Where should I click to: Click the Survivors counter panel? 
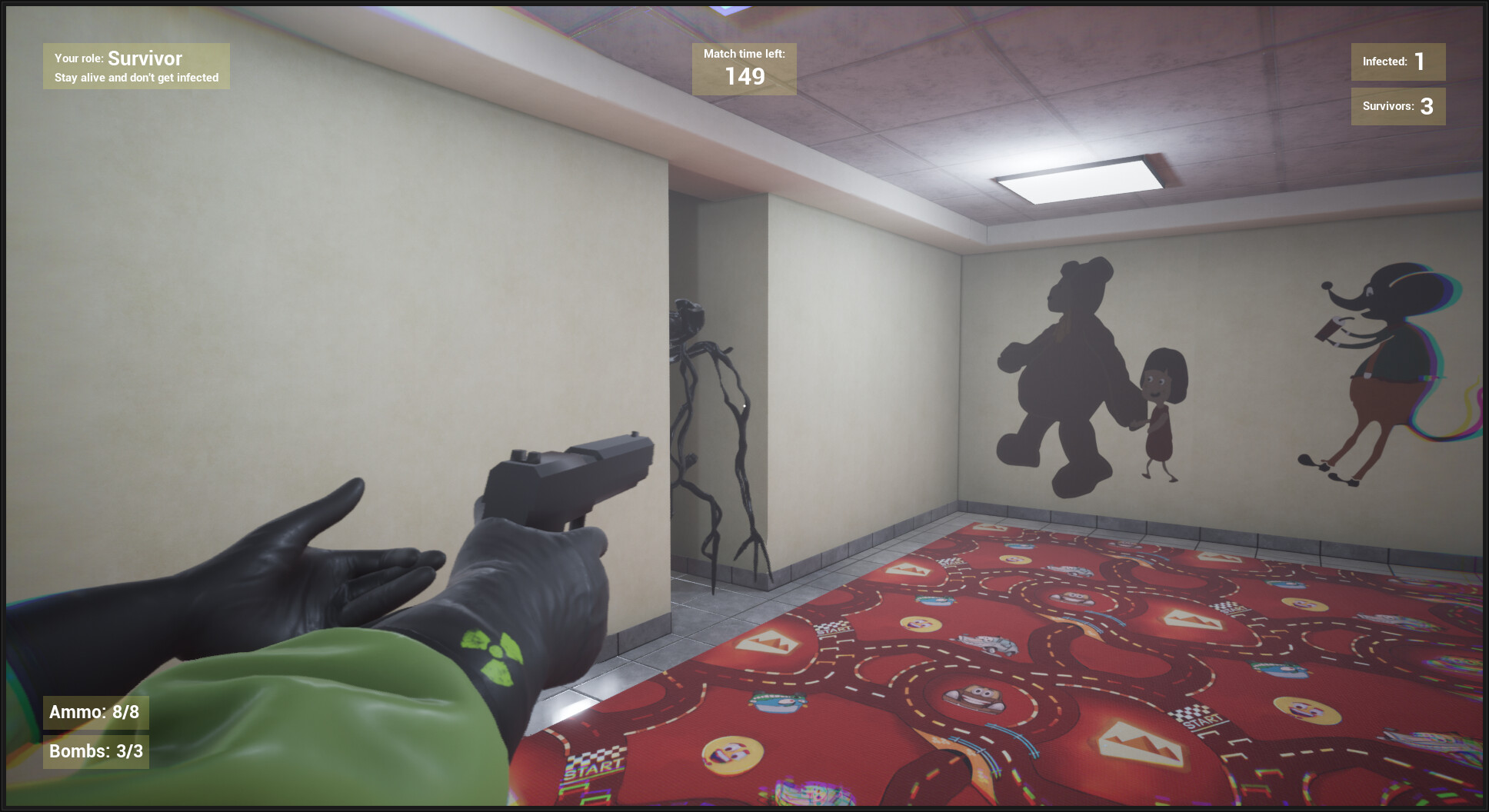point(1397,107)
